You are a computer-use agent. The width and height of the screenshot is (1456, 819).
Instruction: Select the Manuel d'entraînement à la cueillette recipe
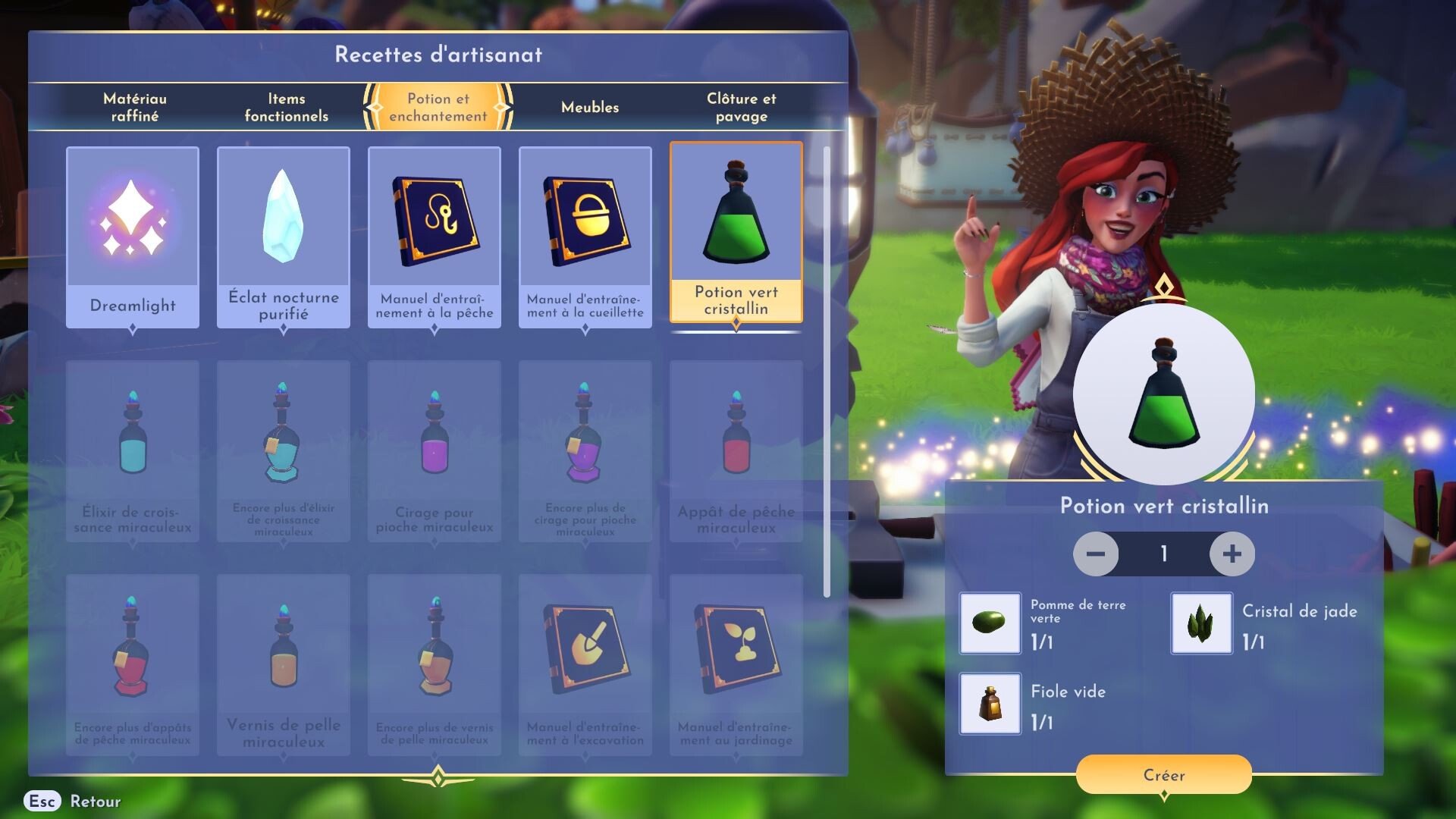(585, 237)
